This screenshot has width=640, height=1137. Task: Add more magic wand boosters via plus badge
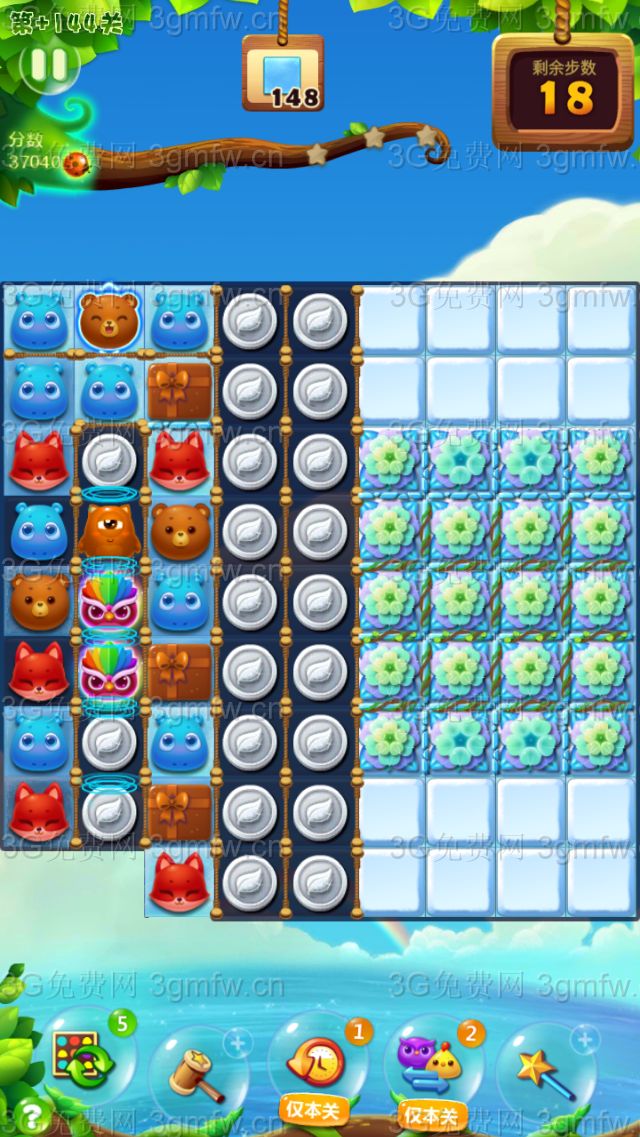point(584,1040)
